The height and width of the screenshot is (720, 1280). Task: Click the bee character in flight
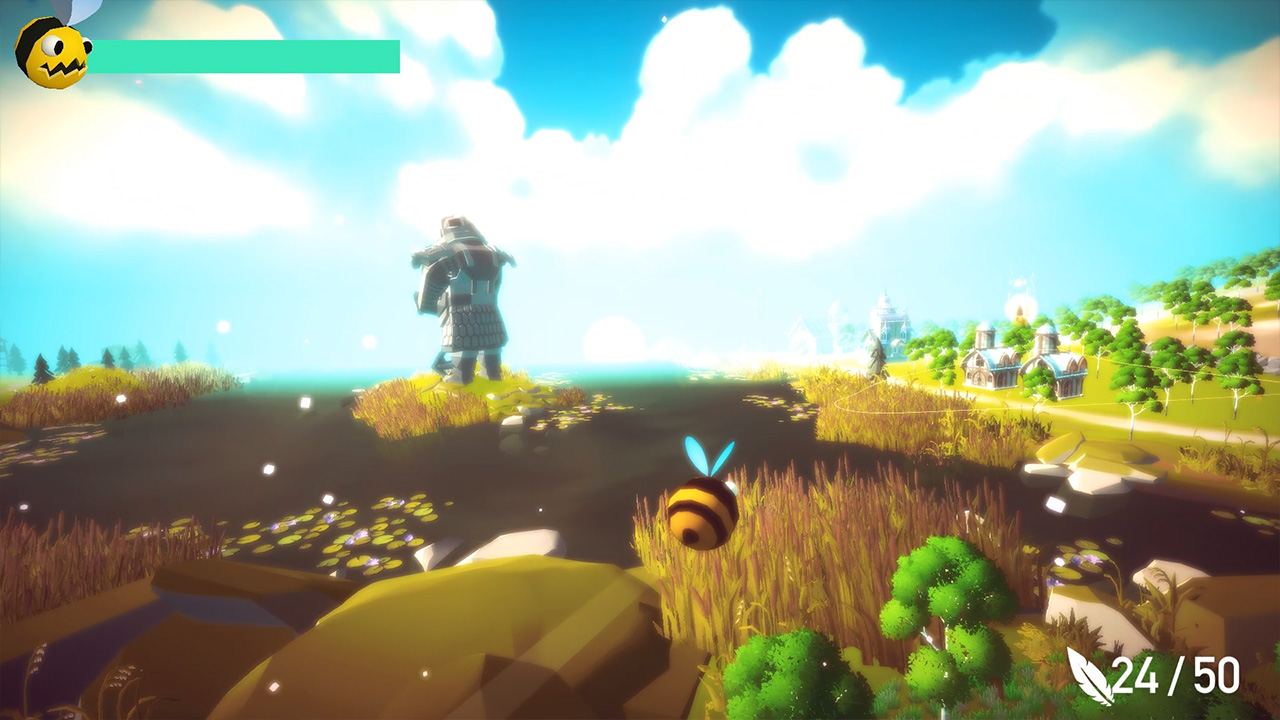click(701, 510)
